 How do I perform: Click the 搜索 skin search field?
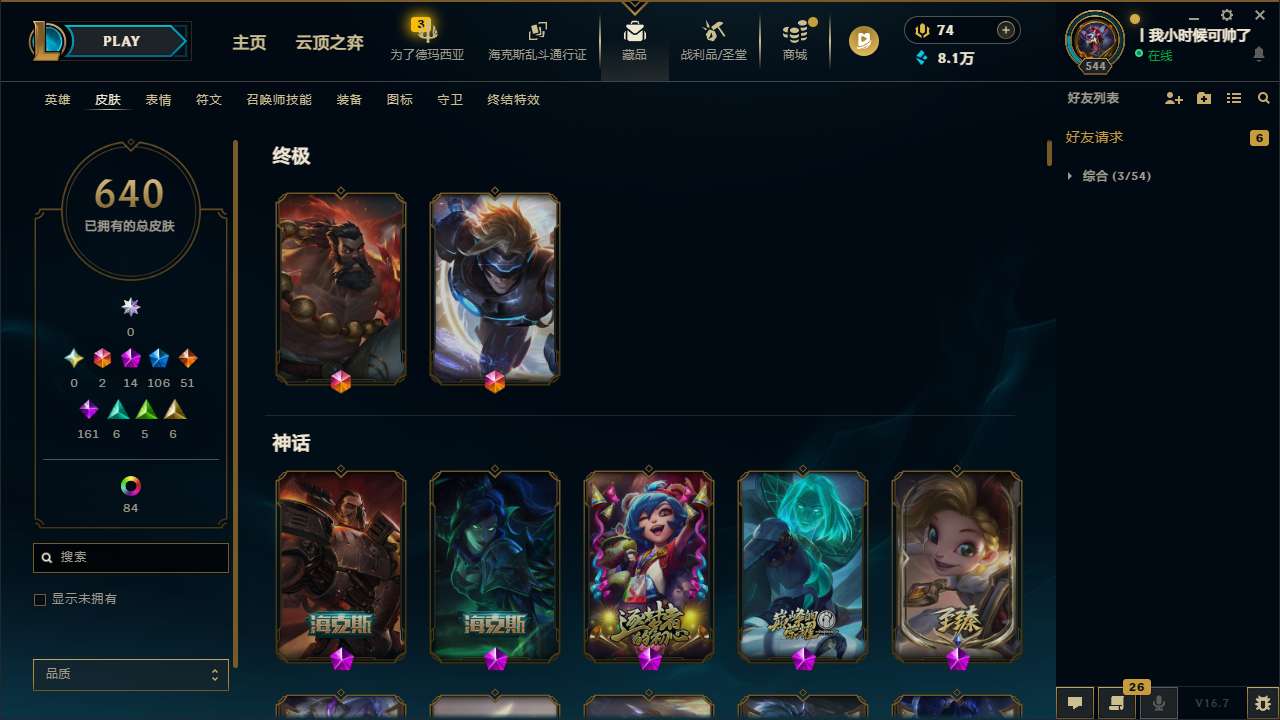[130, 557]
